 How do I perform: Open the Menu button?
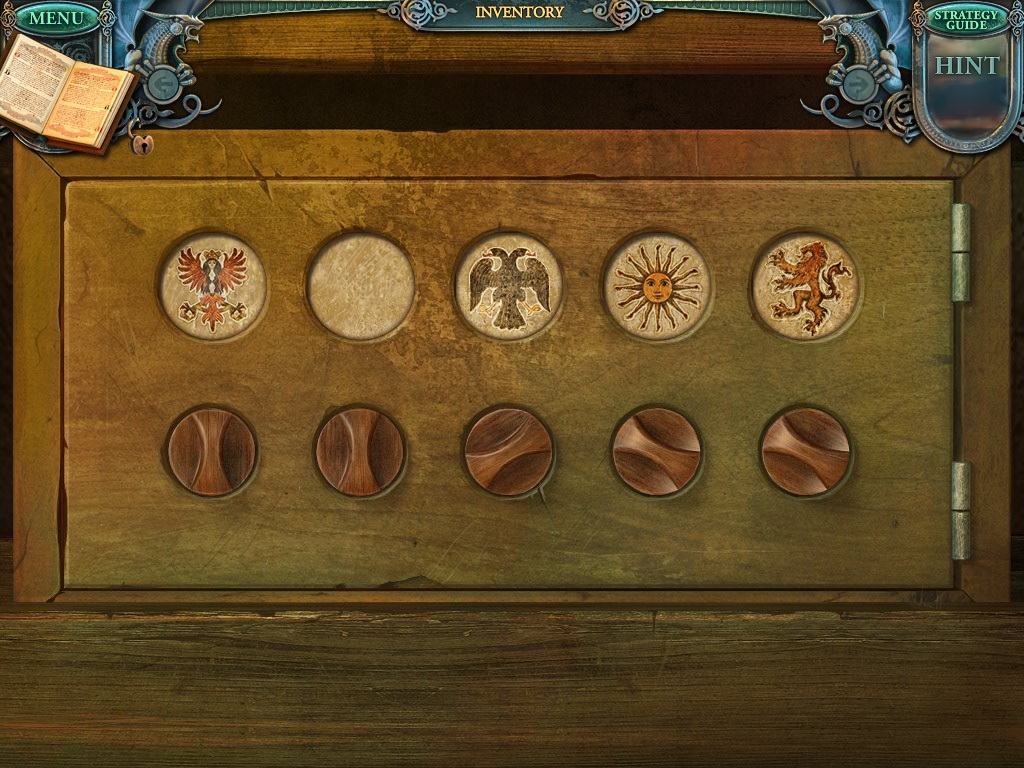point(57,18)
